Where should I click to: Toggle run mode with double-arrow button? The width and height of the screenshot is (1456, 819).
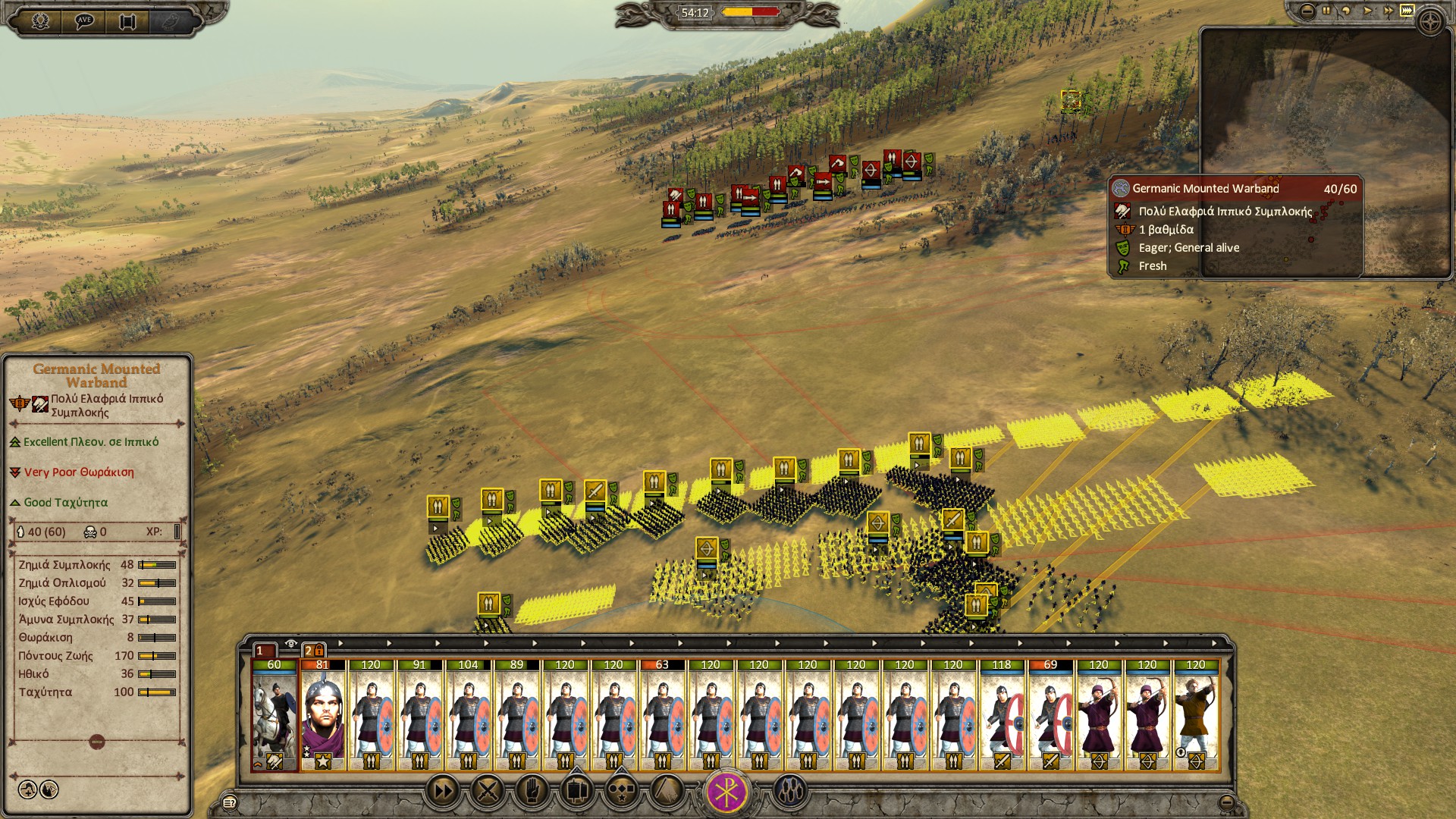click(x=443, y=792)
